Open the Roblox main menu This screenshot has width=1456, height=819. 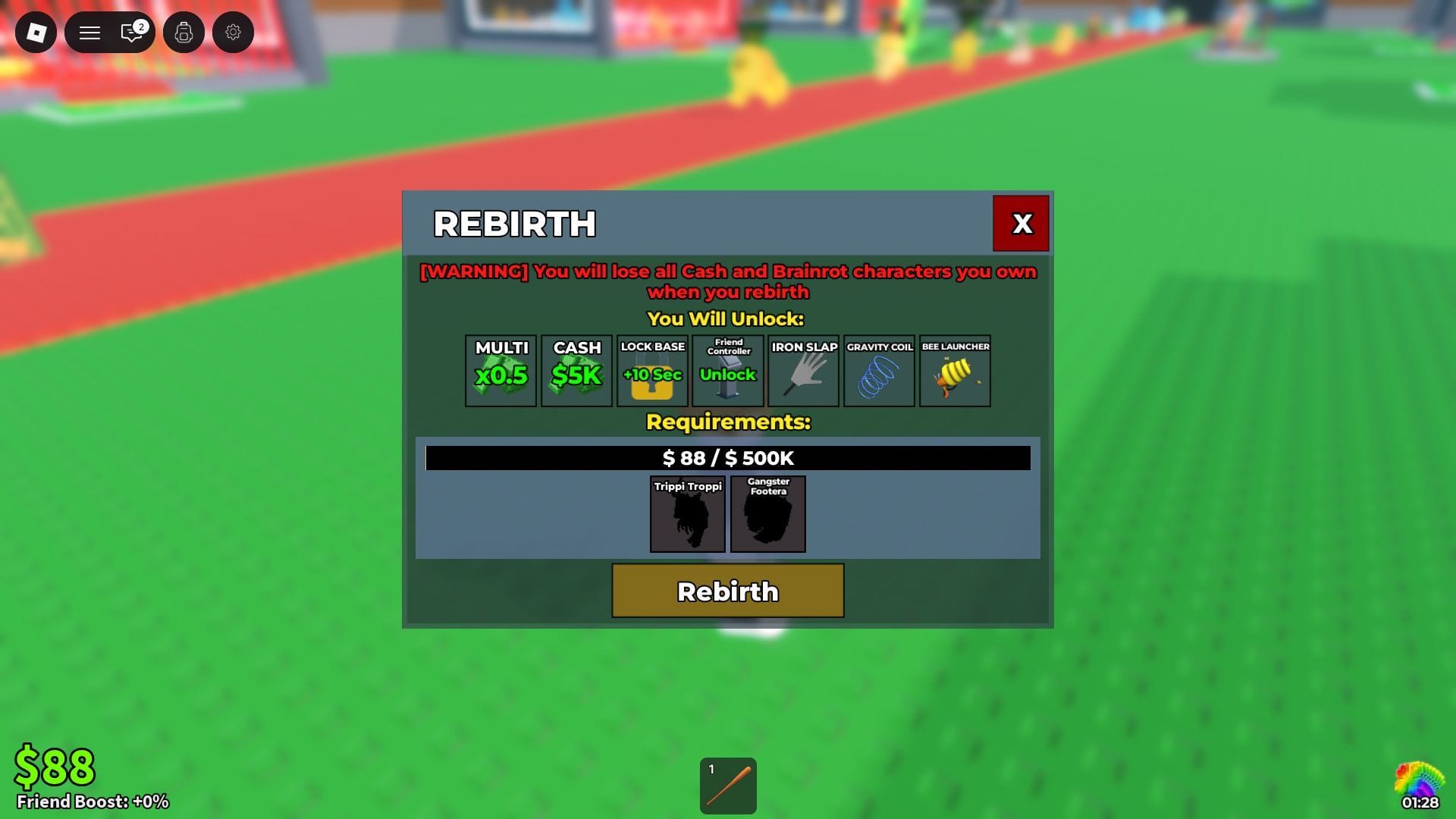89,33
